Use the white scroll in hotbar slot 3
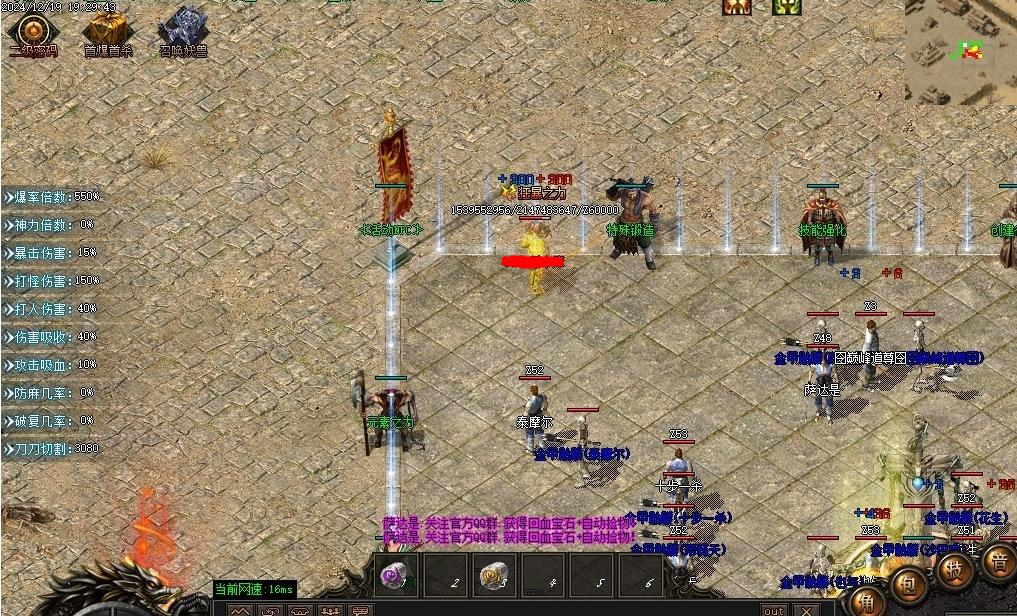Viewport: 1017px width, 616px height. 494,576
